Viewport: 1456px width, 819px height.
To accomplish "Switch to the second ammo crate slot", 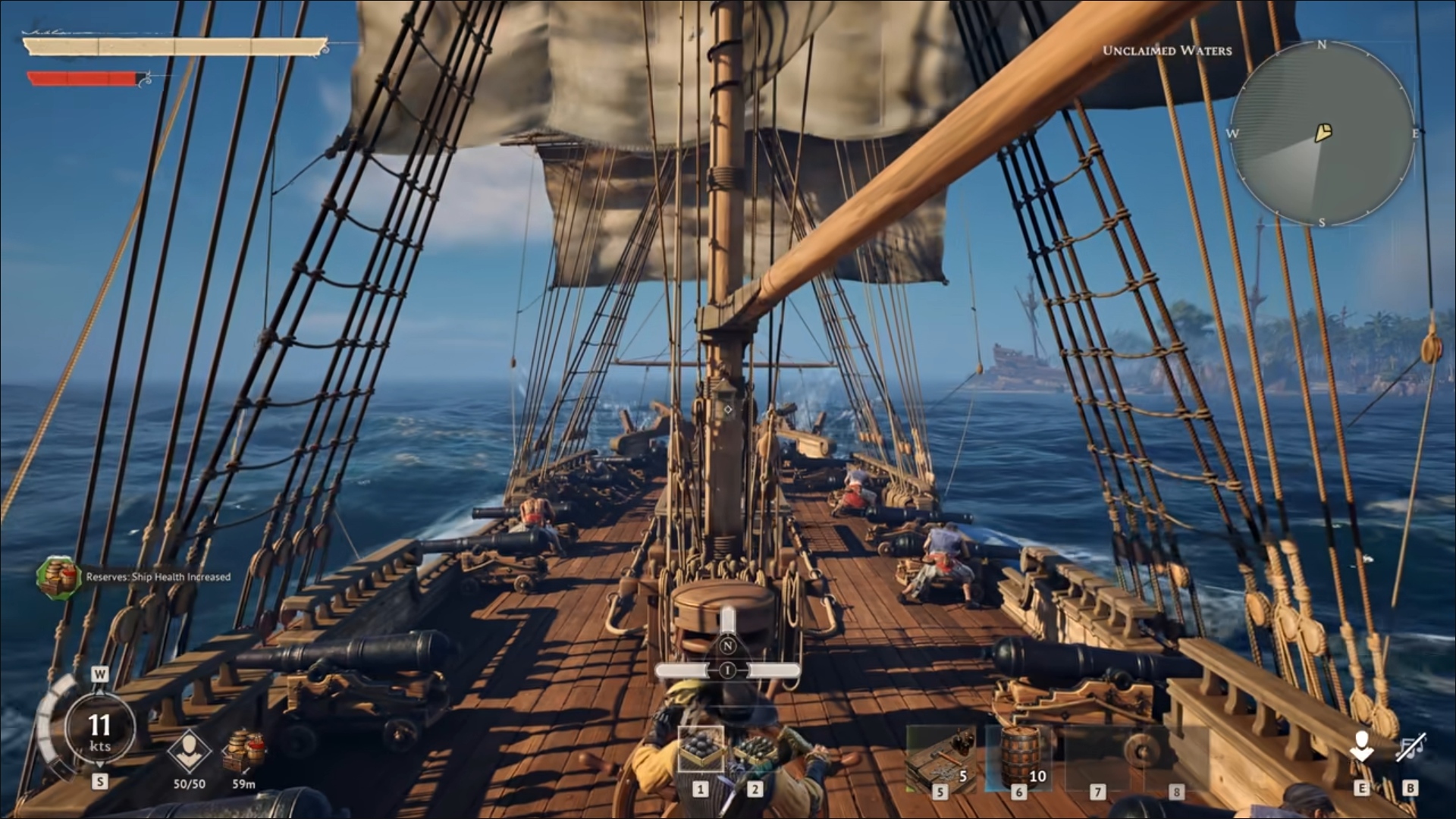I will (755, 749).
